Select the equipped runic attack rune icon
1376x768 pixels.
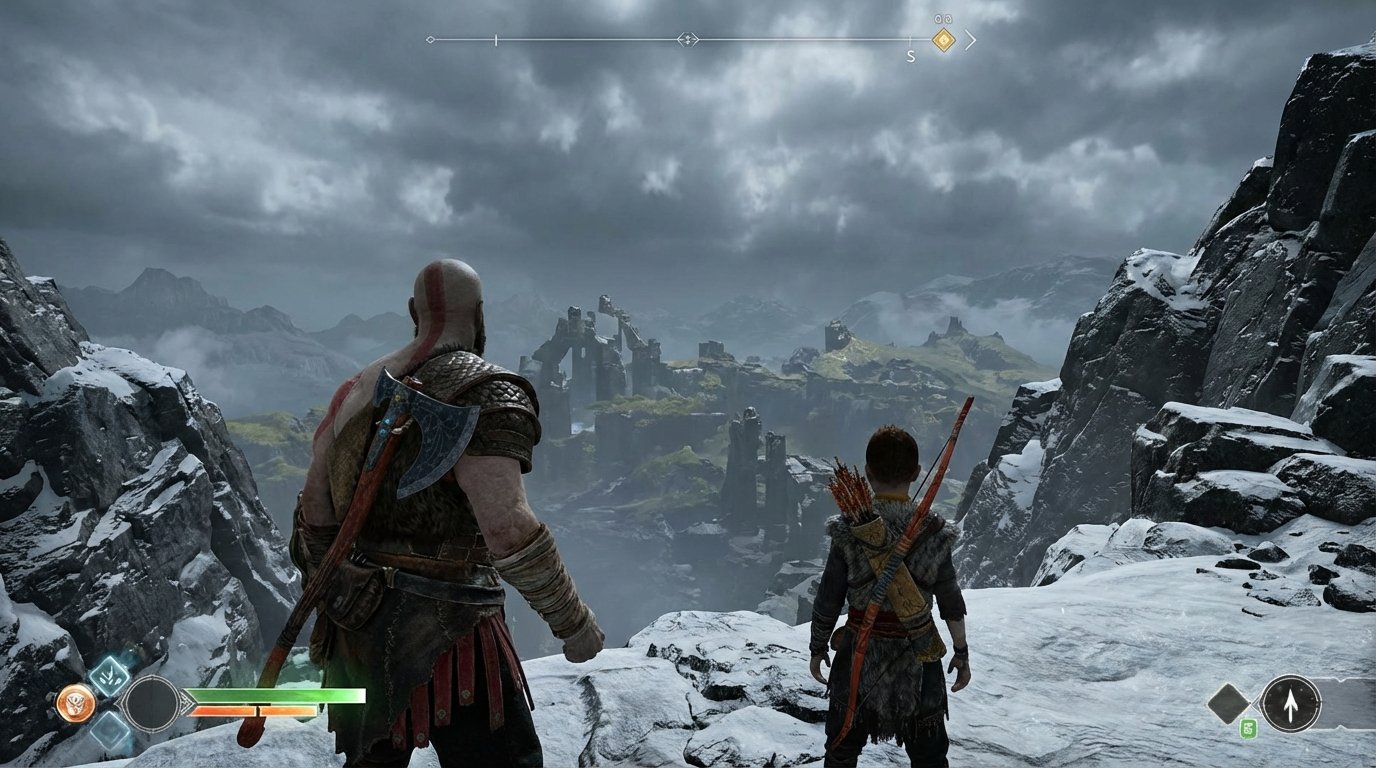point(109,677)
